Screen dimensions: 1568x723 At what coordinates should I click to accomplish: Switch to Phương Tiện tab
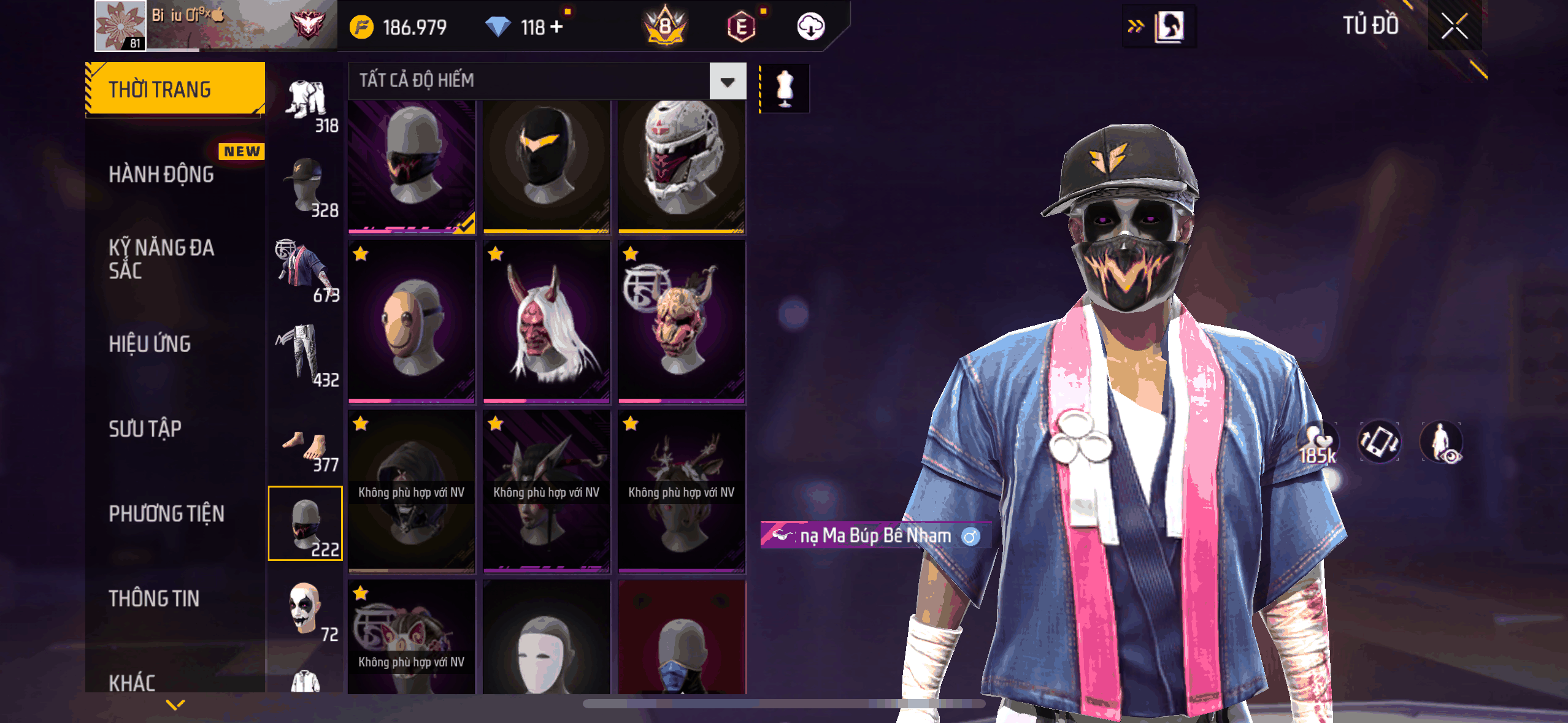[166, 514]
